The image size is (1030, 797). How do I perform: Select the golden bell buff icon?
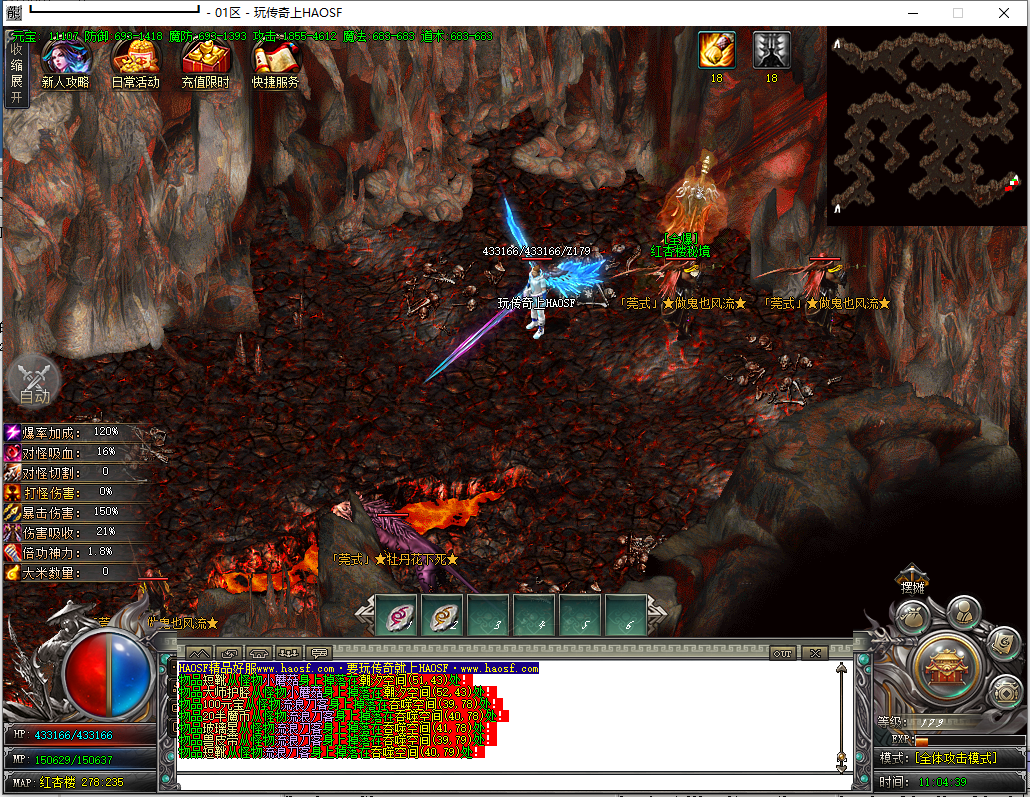pos(716,50)
